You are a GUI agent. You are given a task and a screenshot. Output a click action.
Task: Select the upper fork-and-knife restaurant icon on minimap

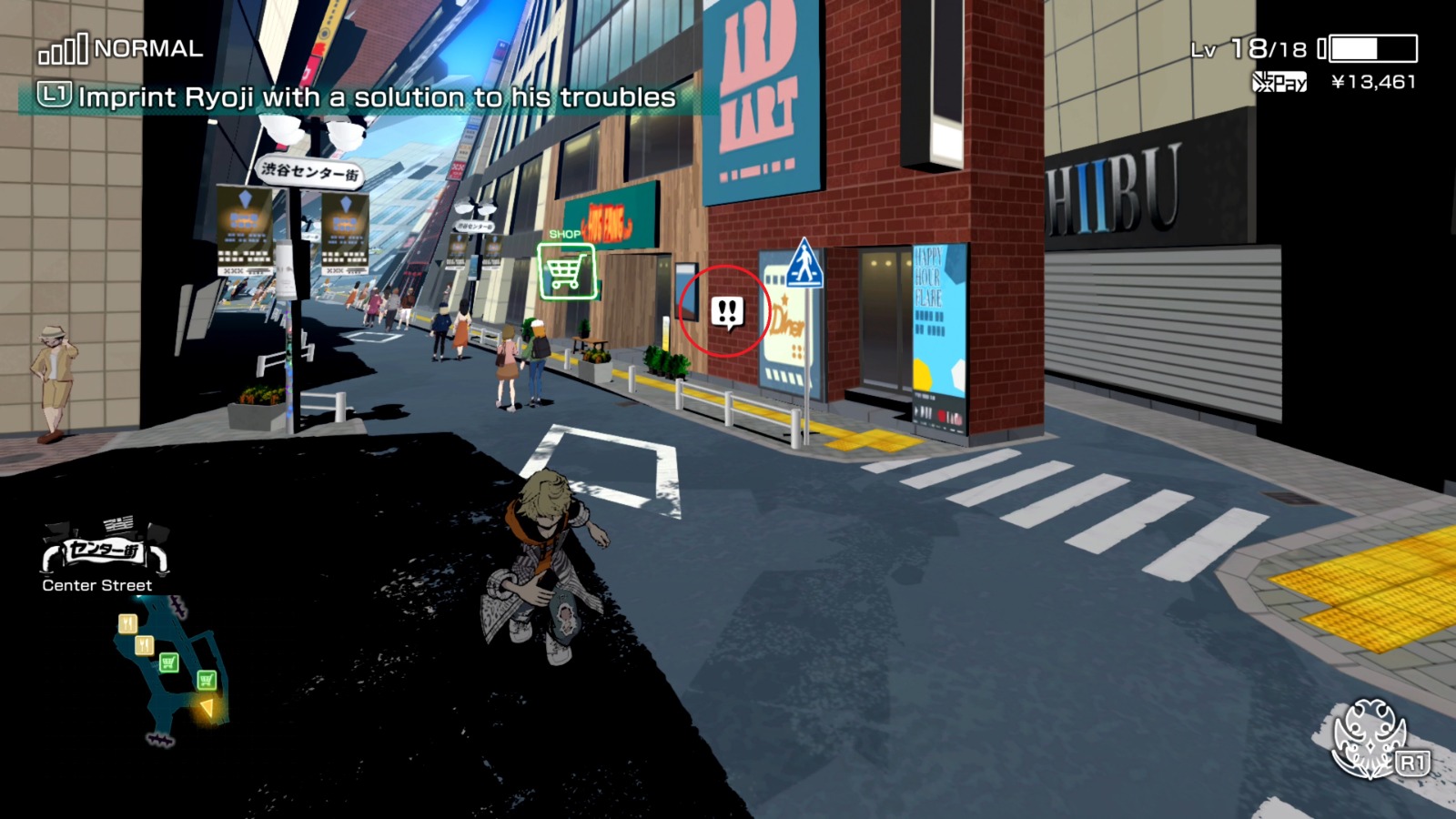(127, 623)
